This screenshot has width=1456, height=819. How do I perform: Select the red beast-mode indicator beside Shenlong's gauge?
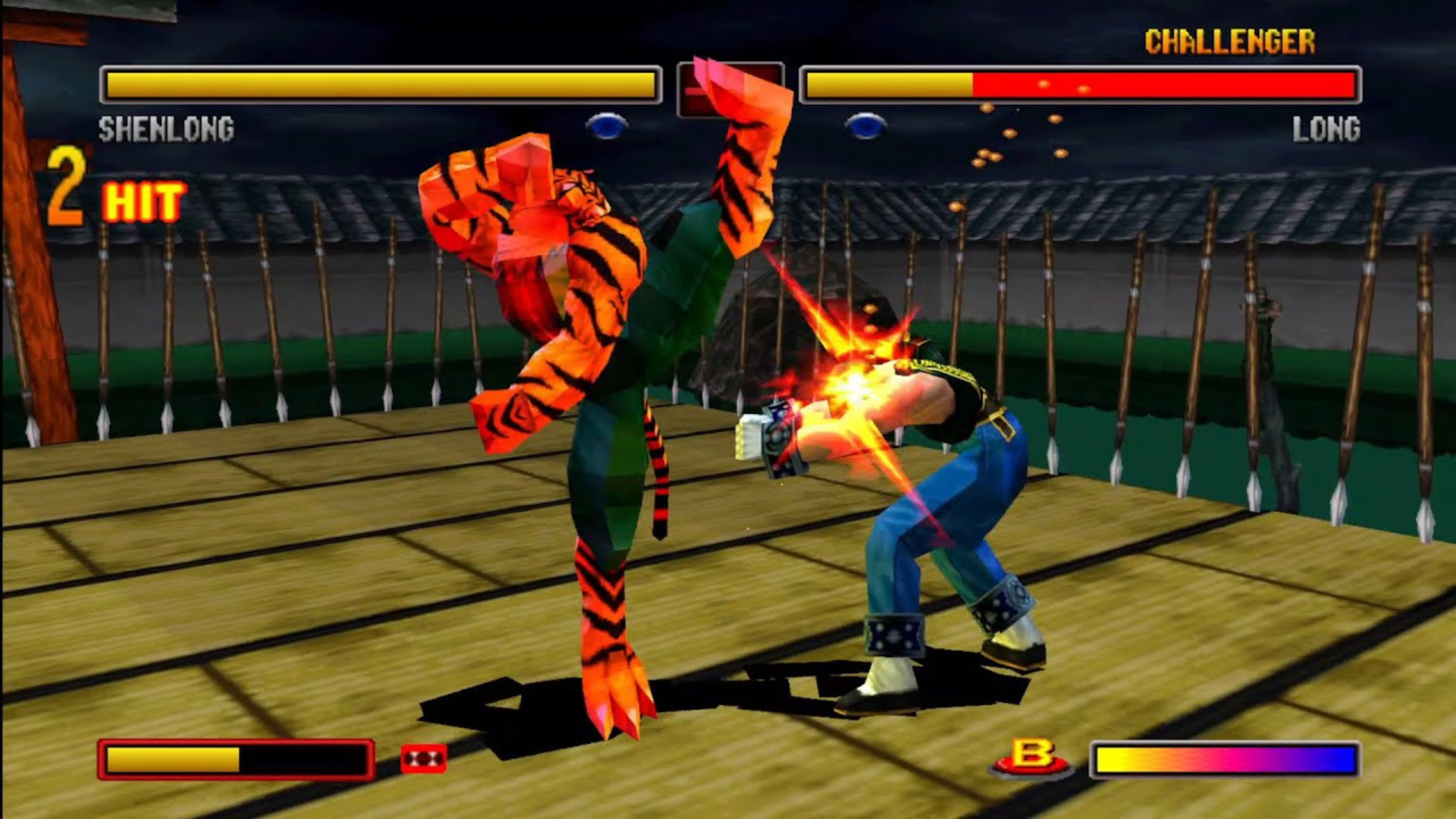pos(423,758)
